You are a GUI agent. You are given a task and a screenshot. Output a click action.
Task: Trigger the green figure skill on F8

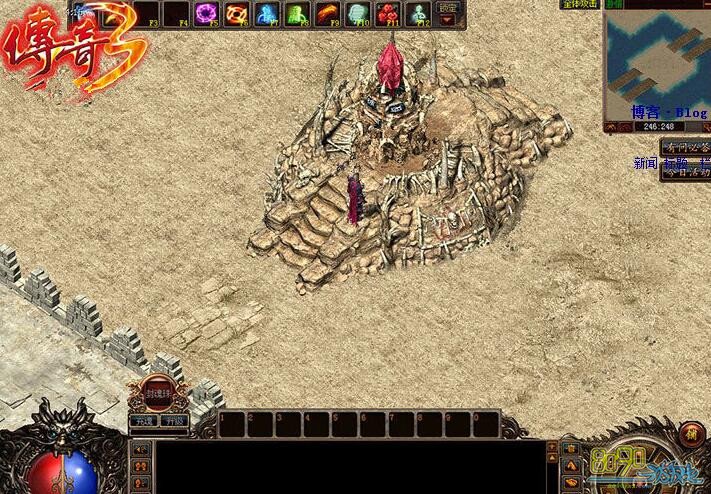pos(298,13)
